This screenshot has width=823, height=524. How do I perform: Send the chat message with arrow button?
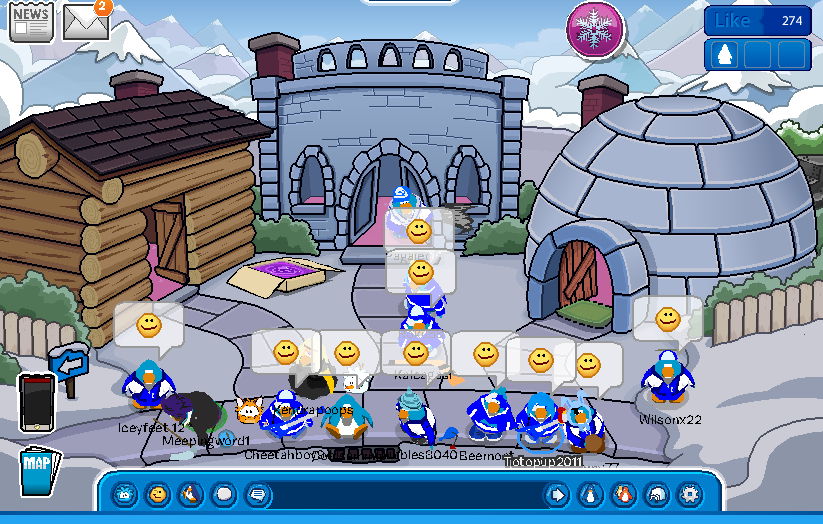coord(557,494)
